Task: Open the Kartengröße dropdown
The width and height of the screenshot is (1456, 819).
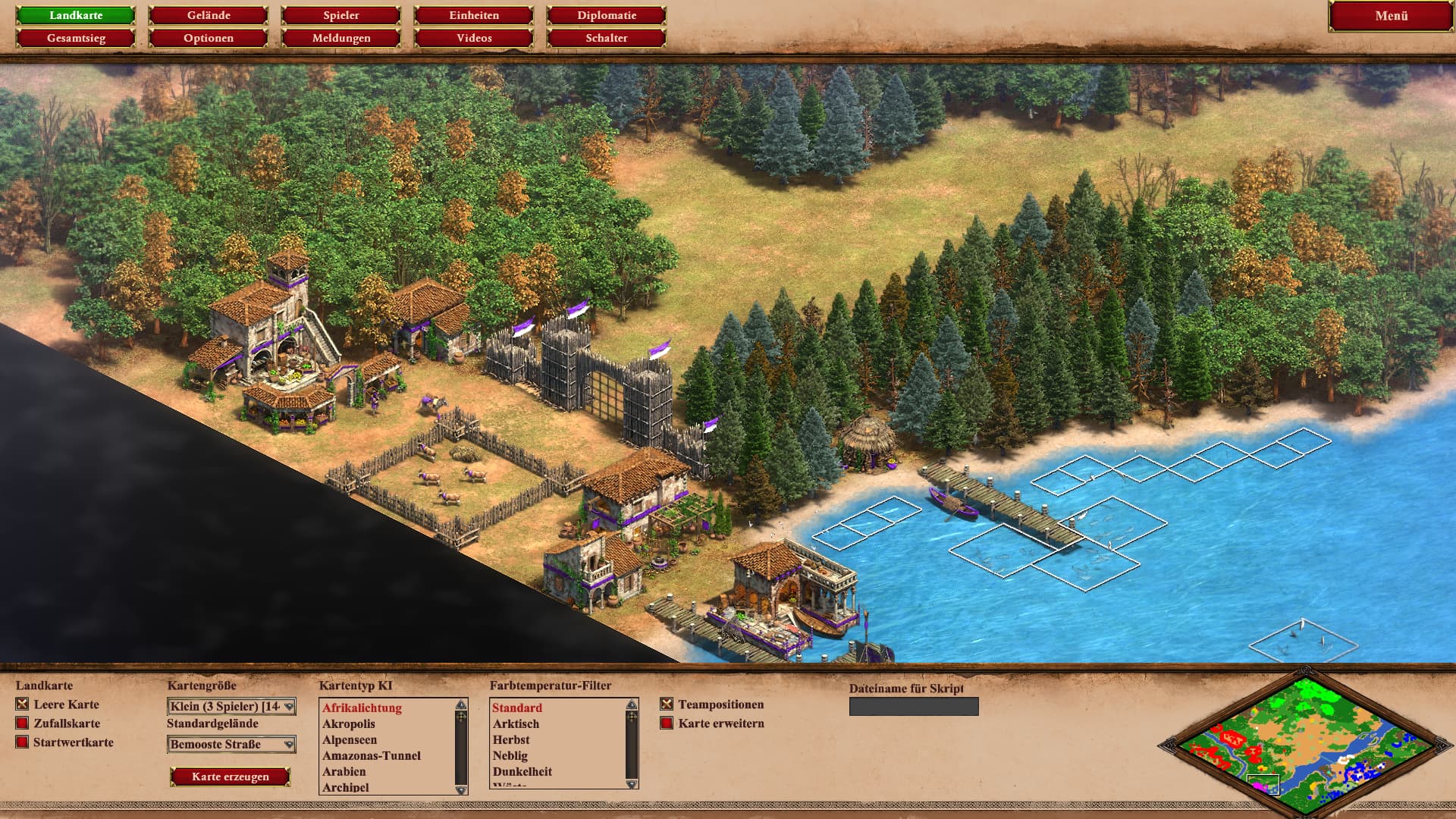Action: pos(231,707)
